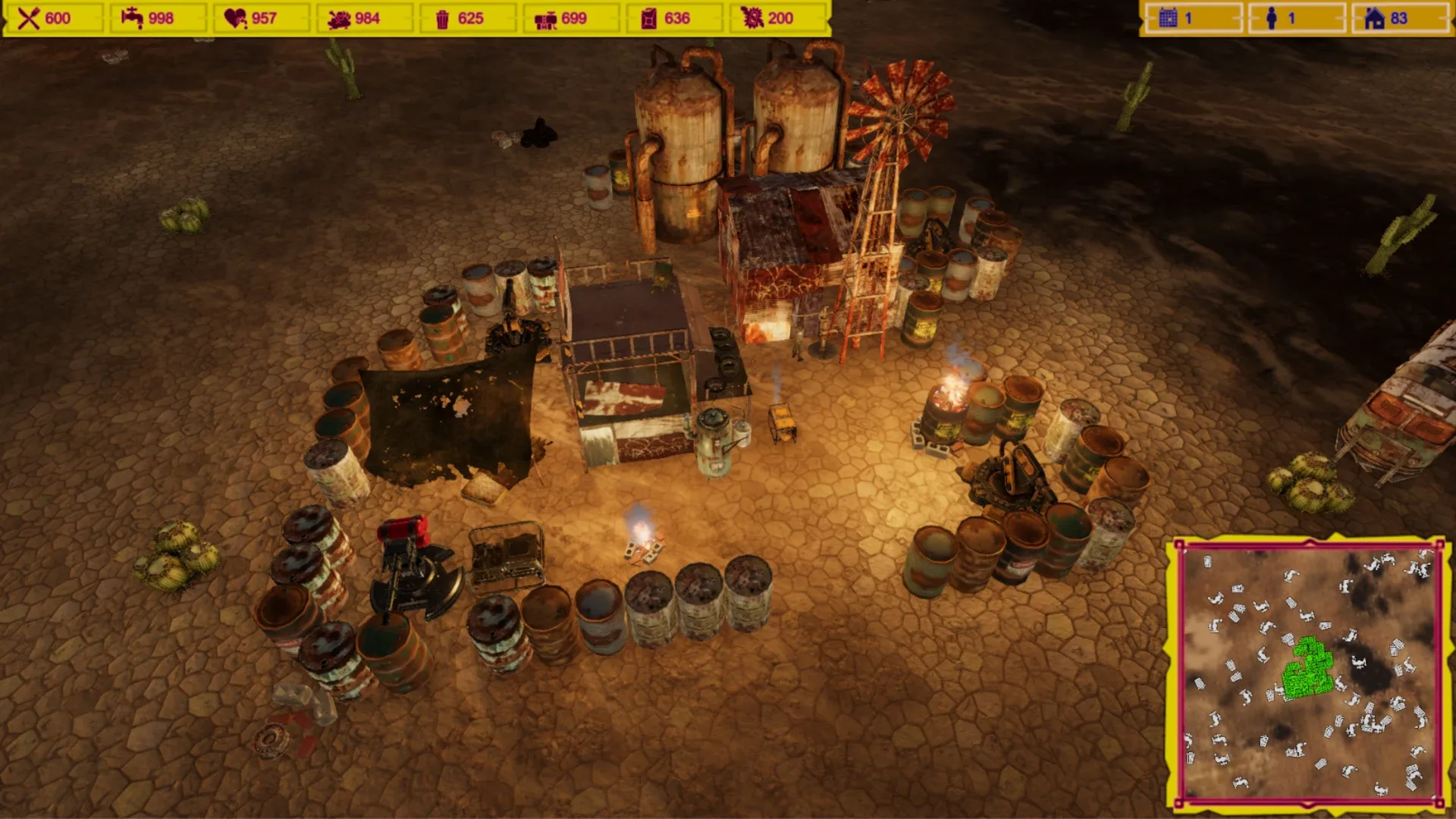Click the minimap in the corner

(x=1309, y=673)
